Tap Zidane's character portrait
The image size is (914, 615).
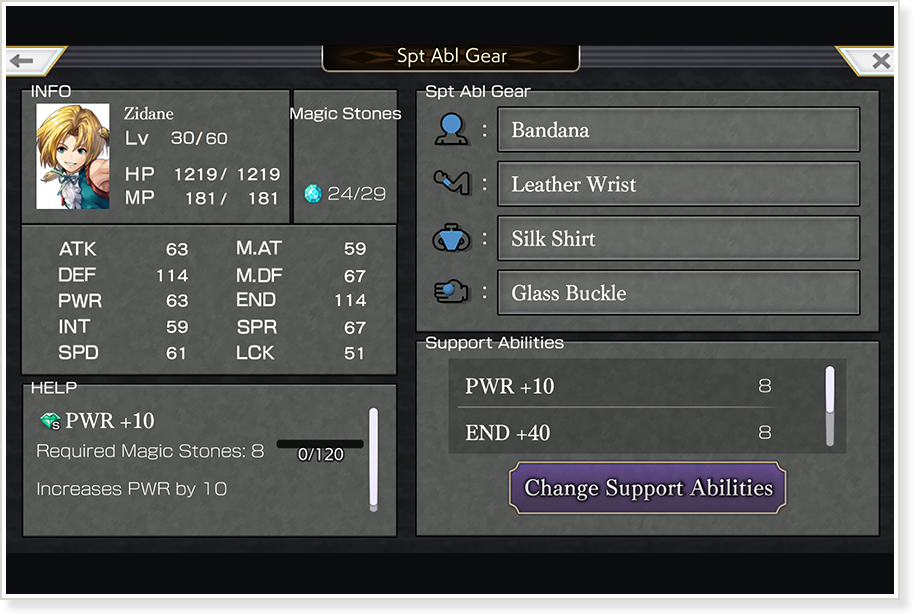[73, 156]
